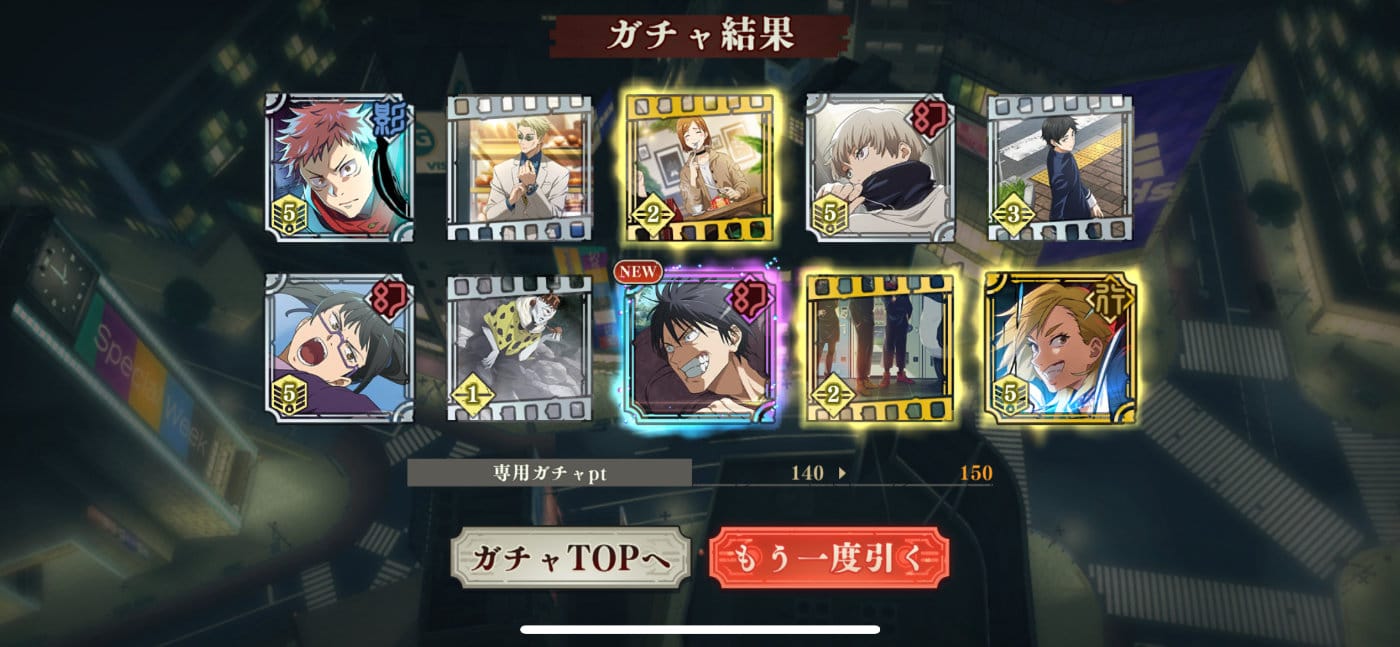View the blond man in white suit card
Screen dimensions: 1400x647
520,167
